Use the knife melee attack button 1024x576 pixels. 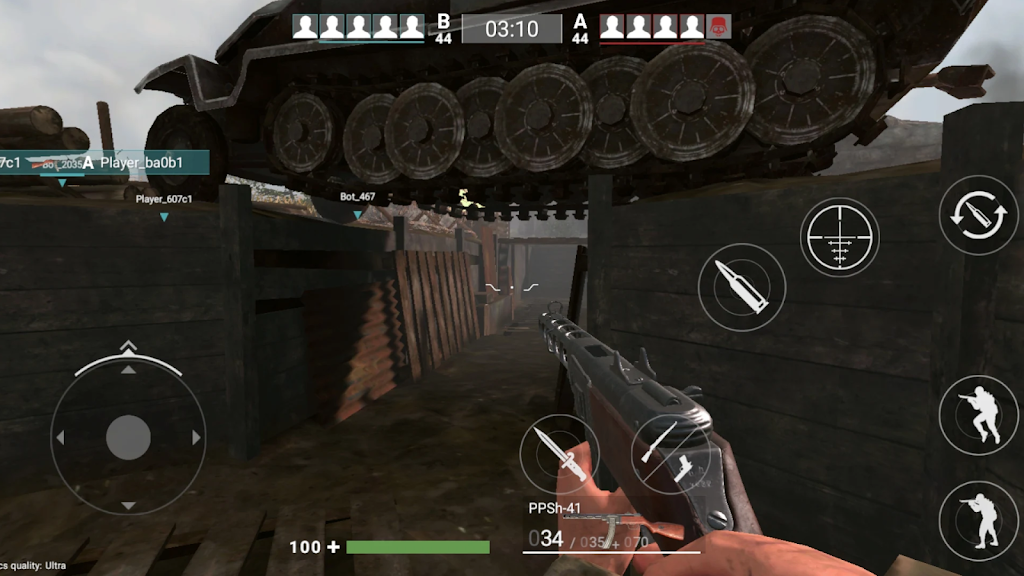(559, 453)
